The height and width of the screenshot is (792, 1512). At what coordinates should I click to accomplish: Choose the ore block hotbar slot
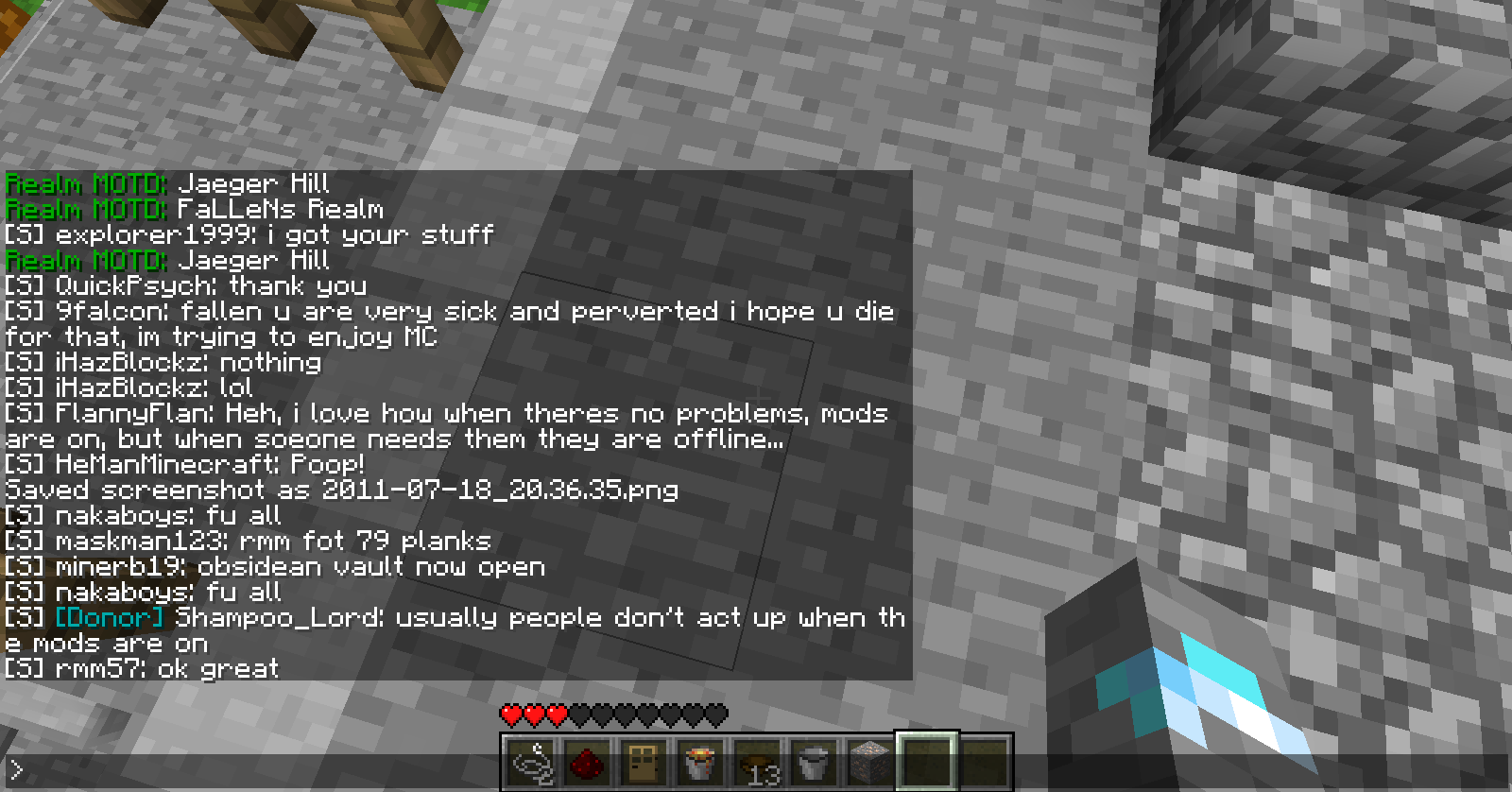[x=869, y=762]
